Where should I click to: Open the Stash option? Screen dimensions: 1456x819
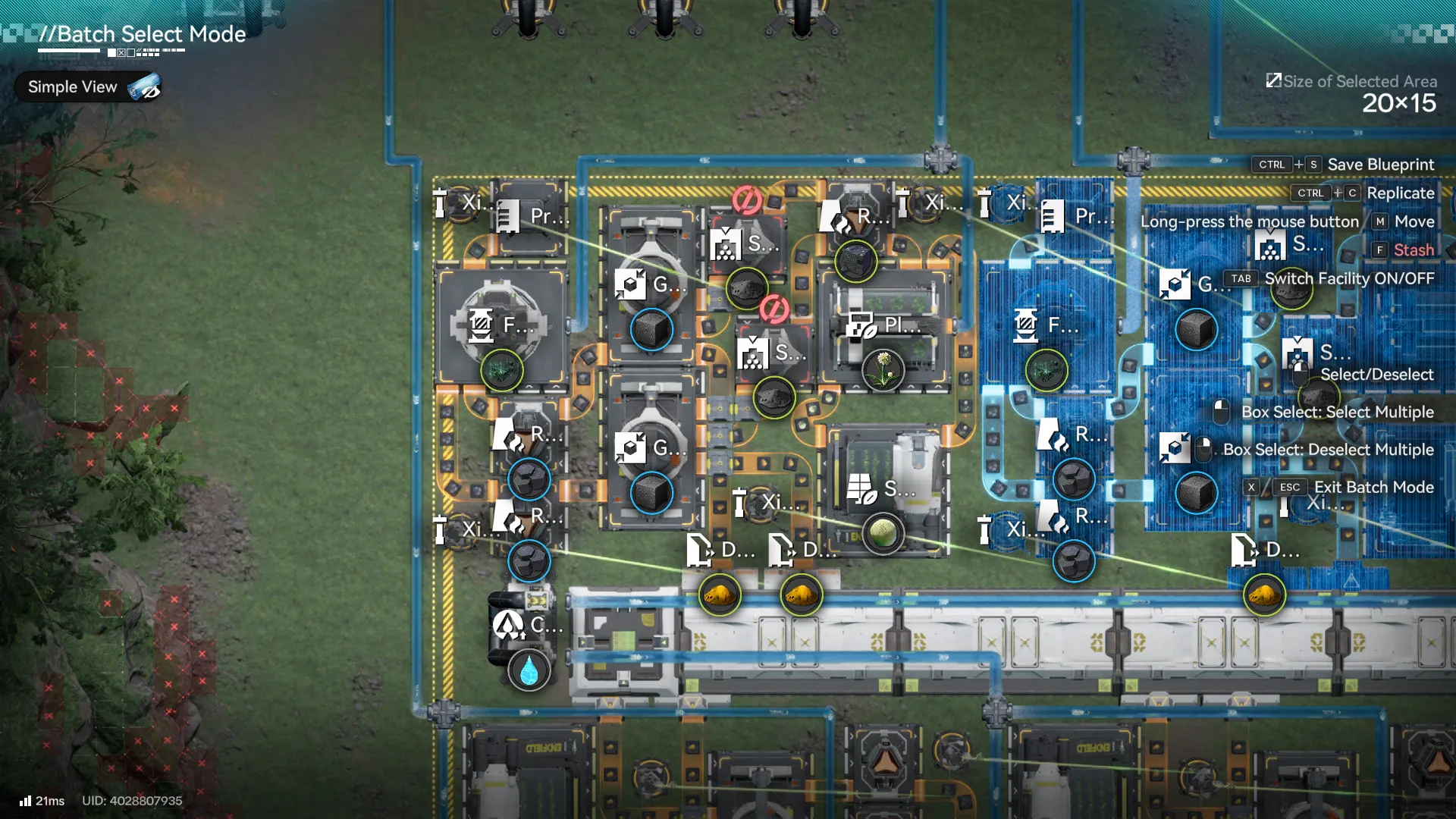(x=1416, y=249)
